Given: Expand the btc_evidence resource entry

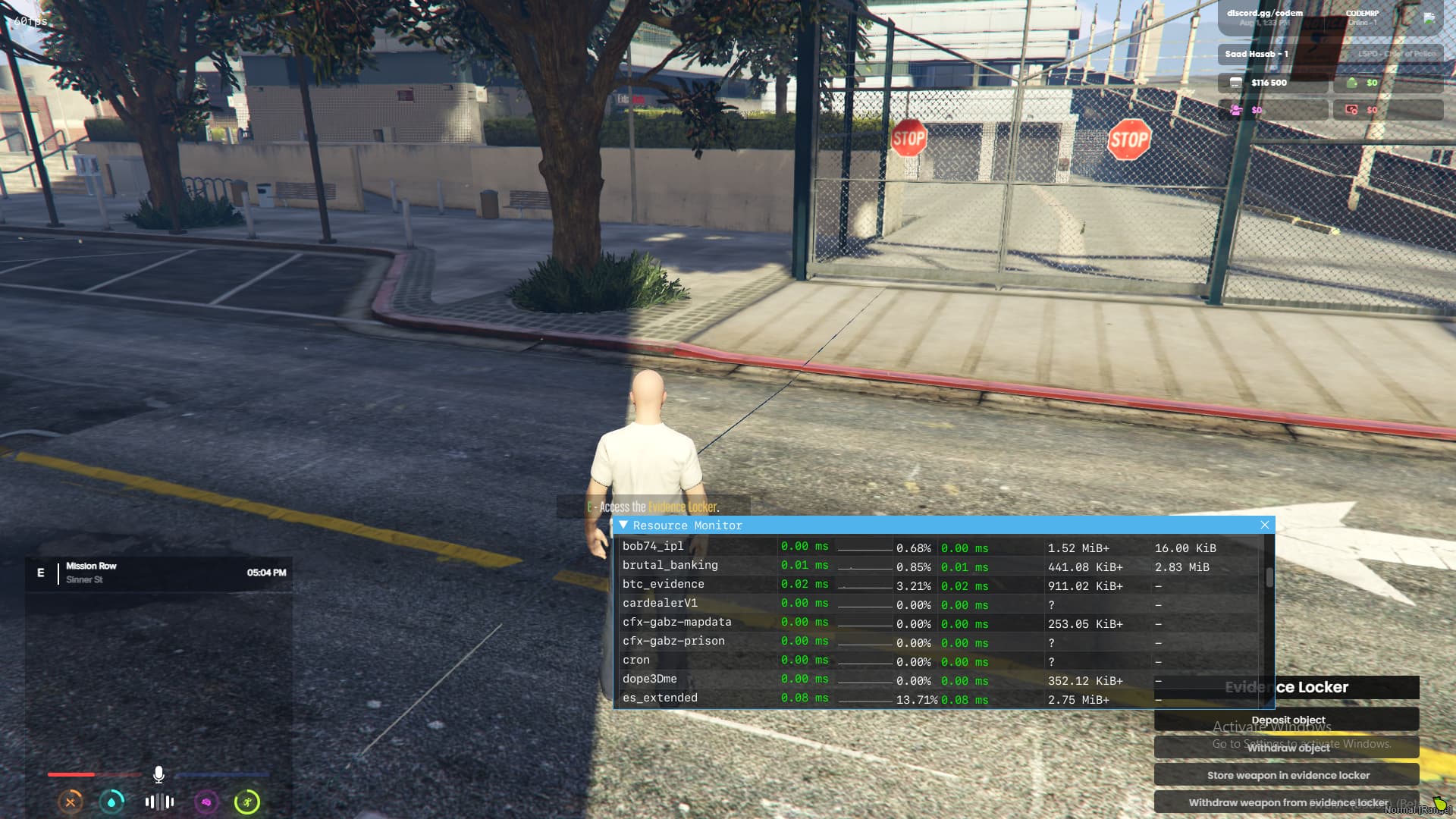Looking at the screenshot, I should (x=663, y=584).
